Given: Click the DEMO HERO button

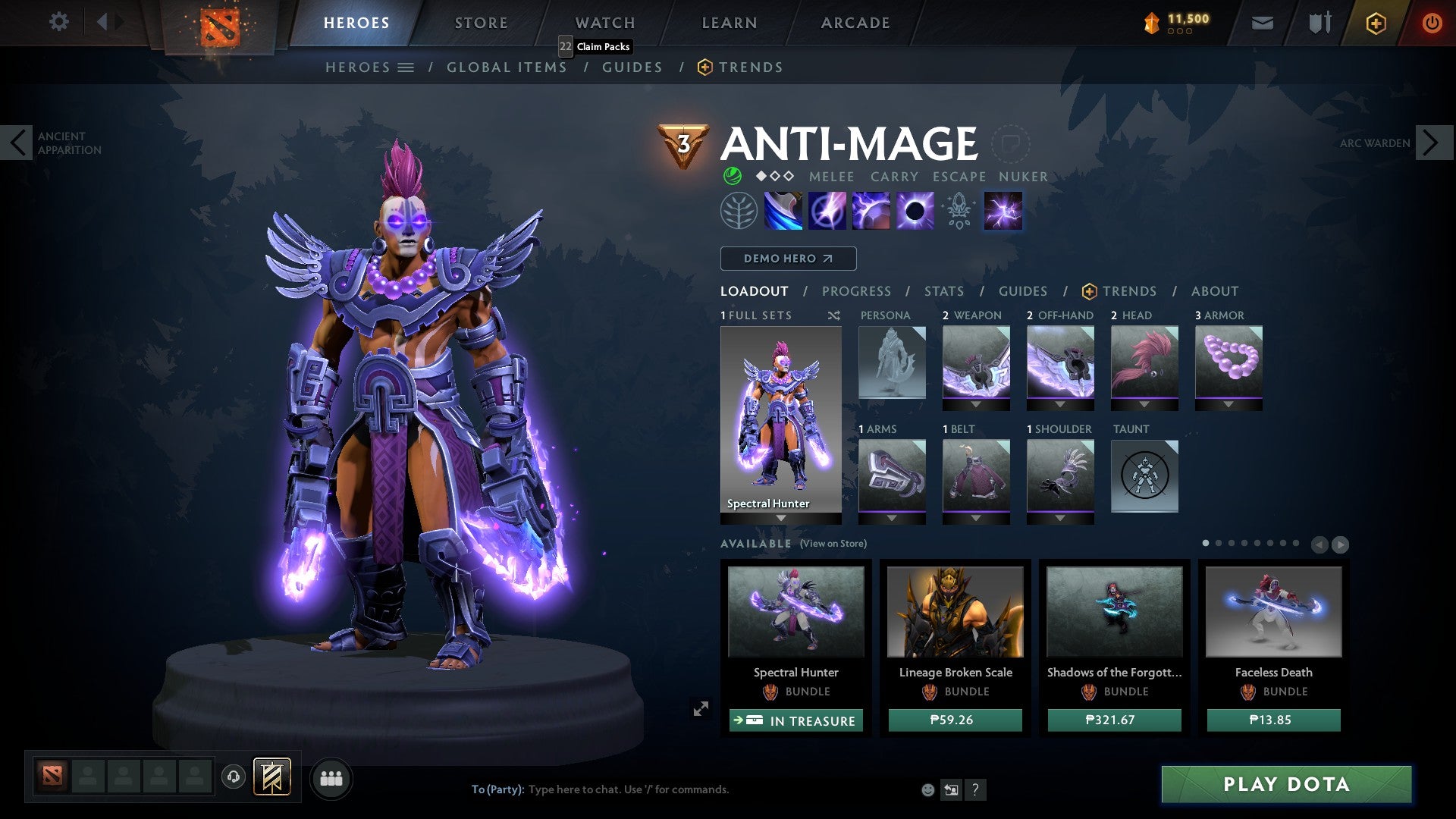Looking at the screenshot, I should coord(787,259).
